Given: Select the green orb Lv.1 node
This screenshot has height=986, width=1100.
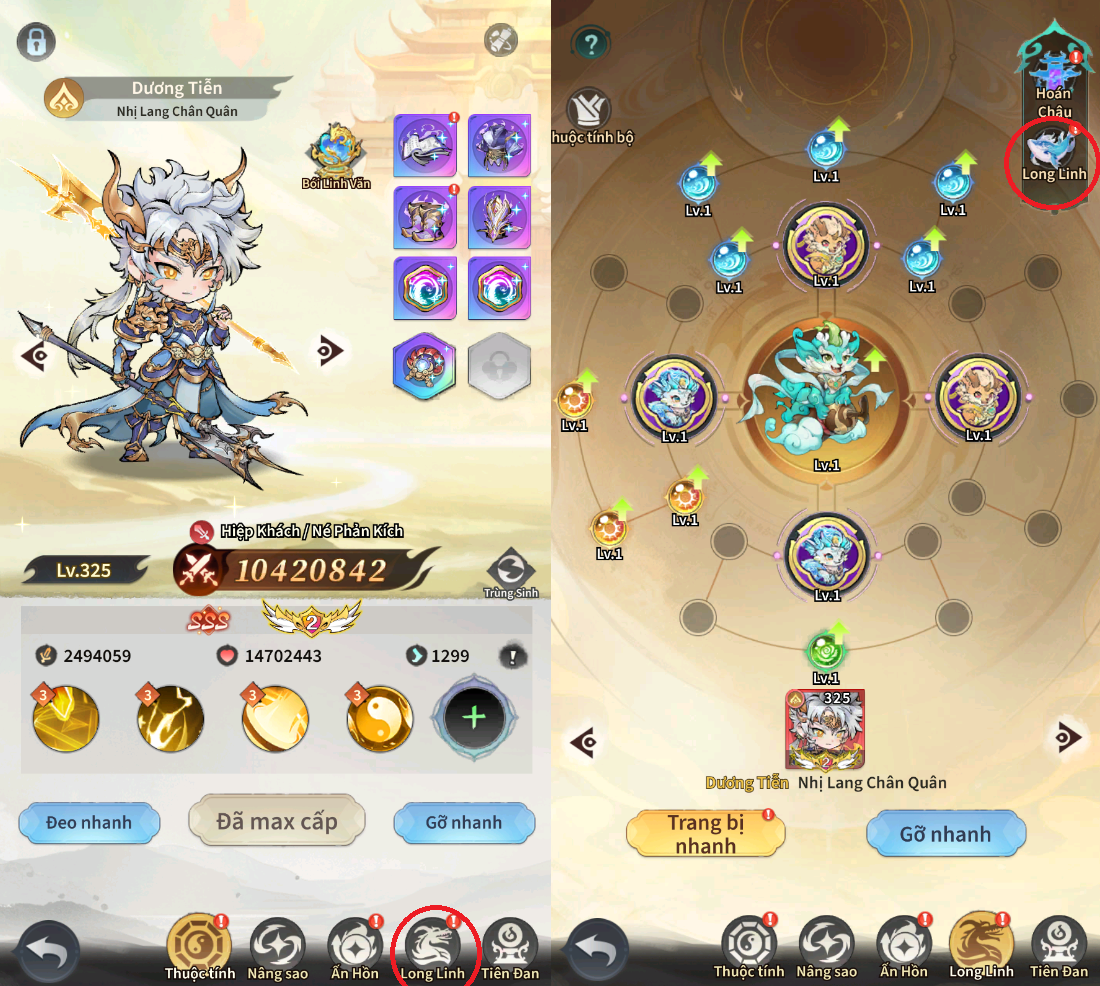Looking at the screenshot, I should coord(825,651).
